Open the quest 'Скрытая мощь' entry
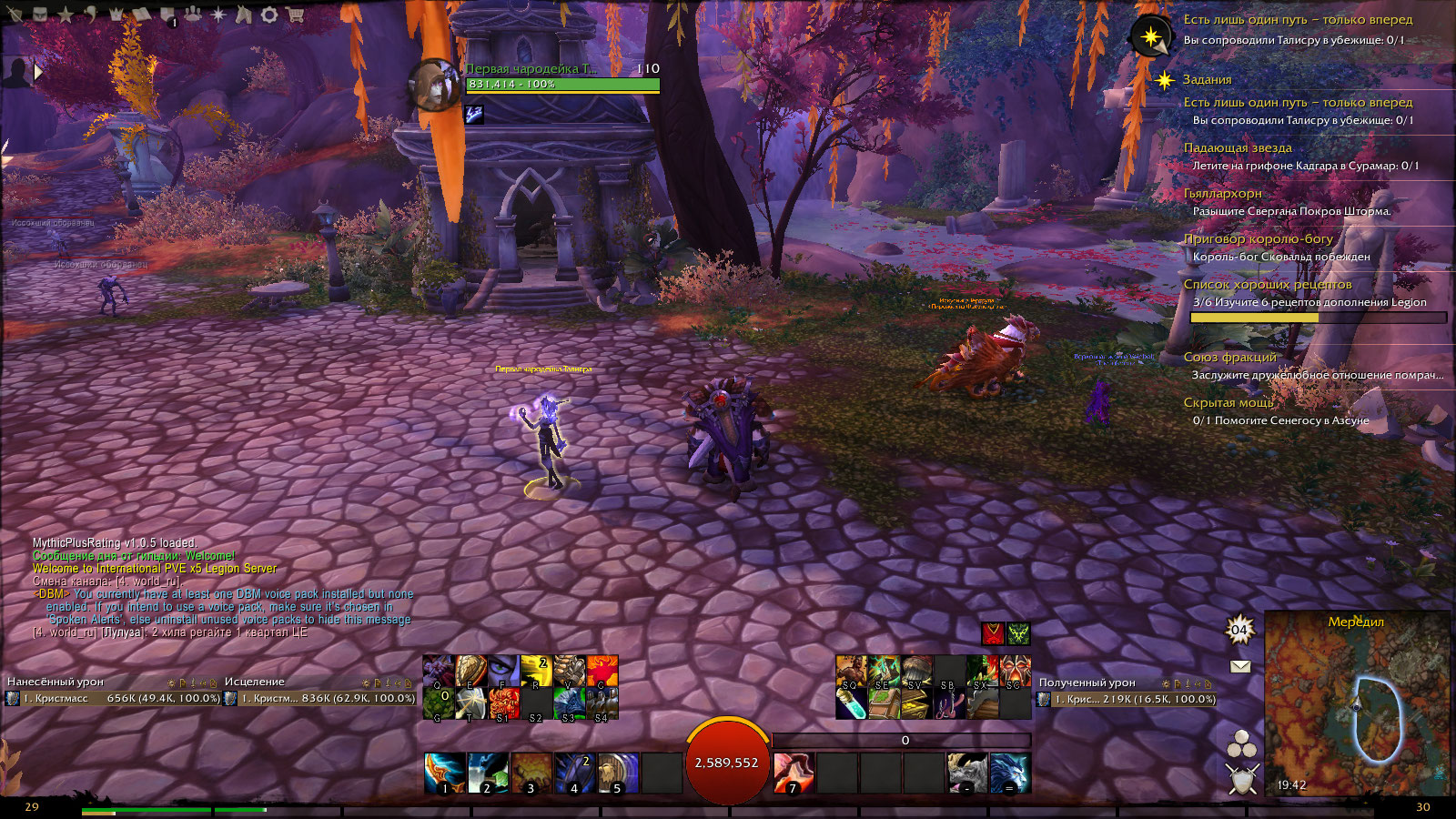 click(x=1228, y=402)
